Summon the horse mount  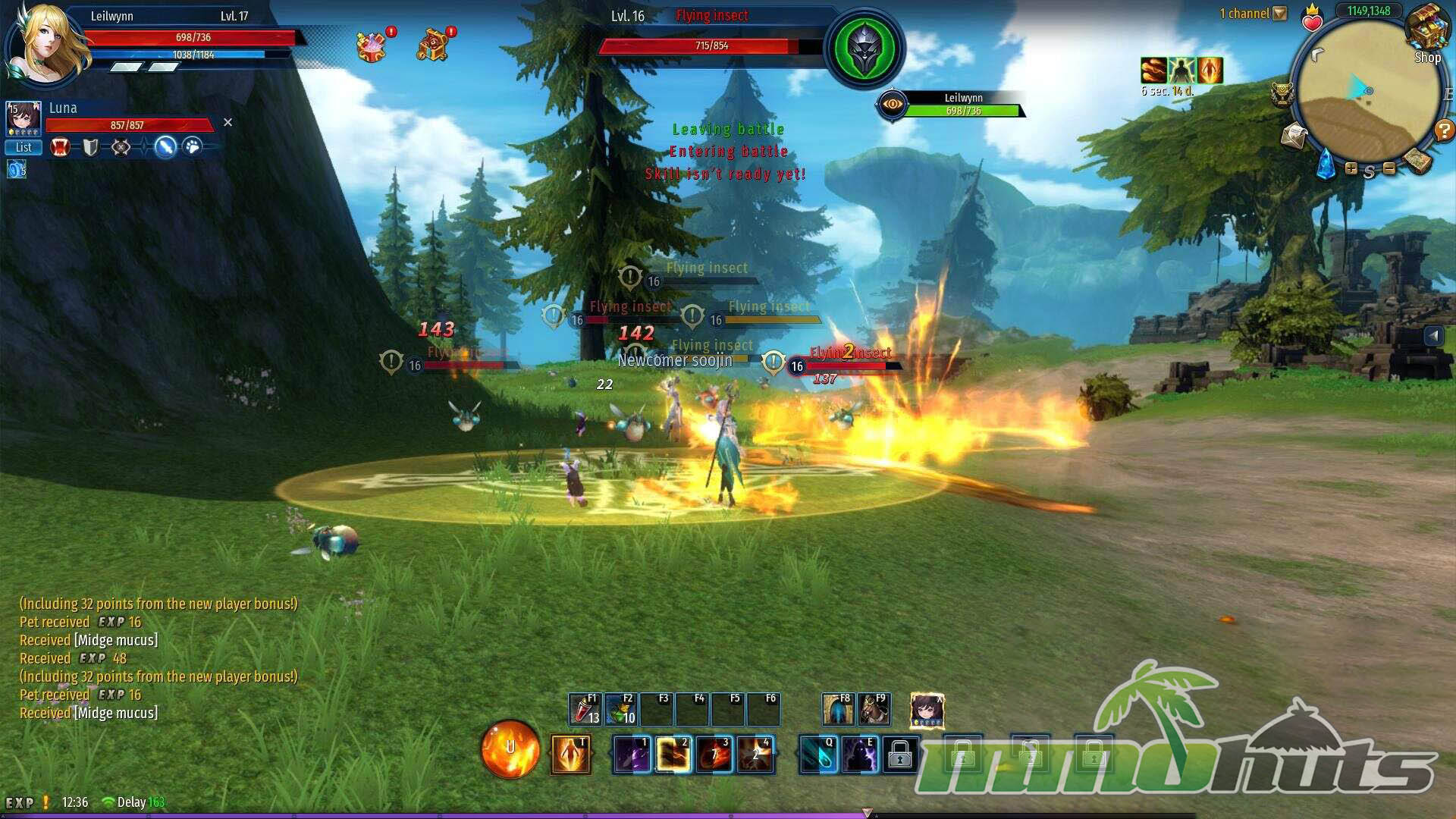874,710
